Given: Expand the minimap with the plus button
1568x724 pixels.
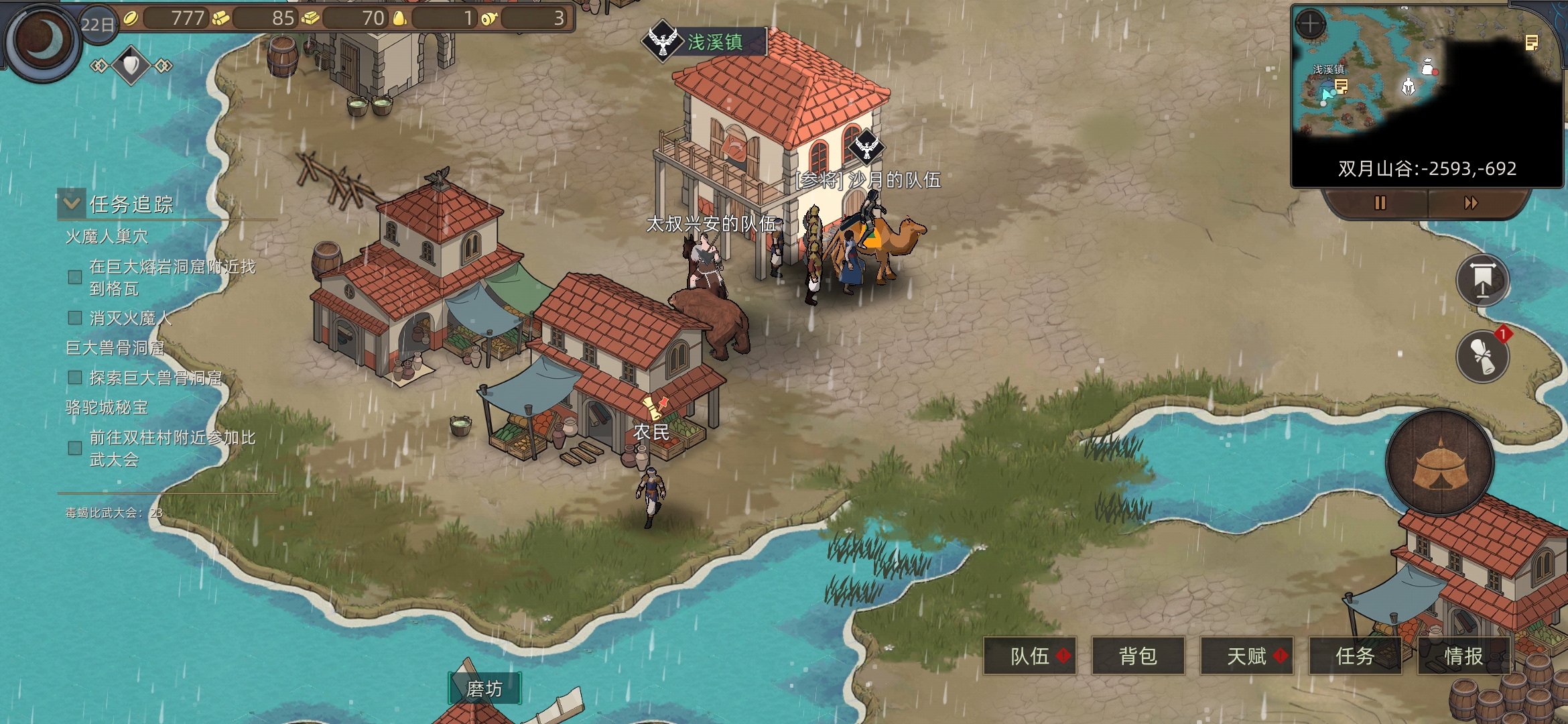Looking at the screenshot, I should [1310, 25].
